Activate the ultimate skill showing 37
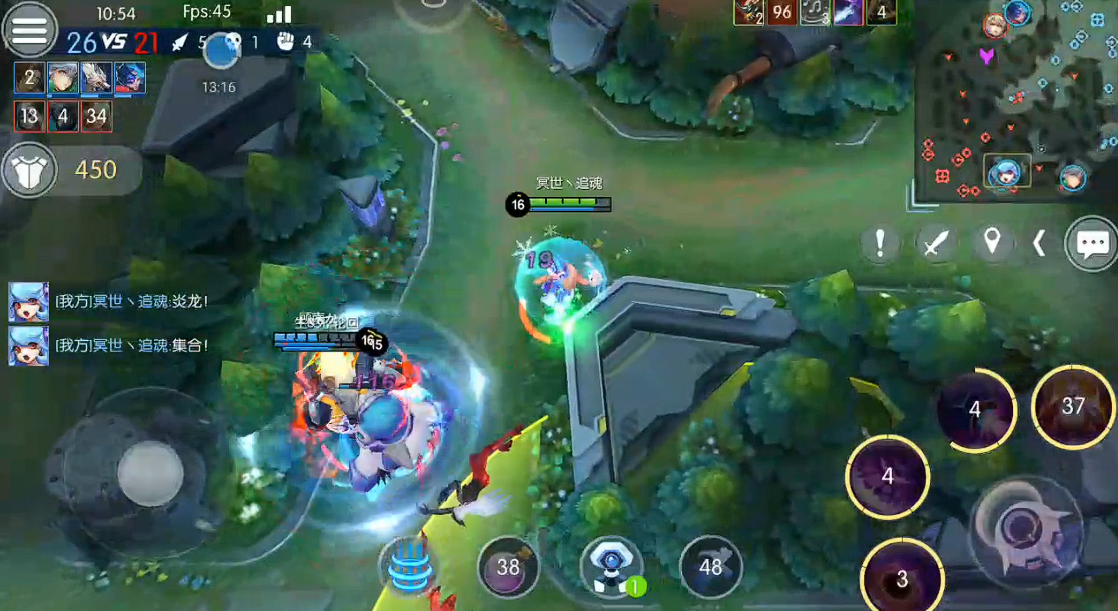Screen dimensions: 1118x611 [x=1073, y=406]
